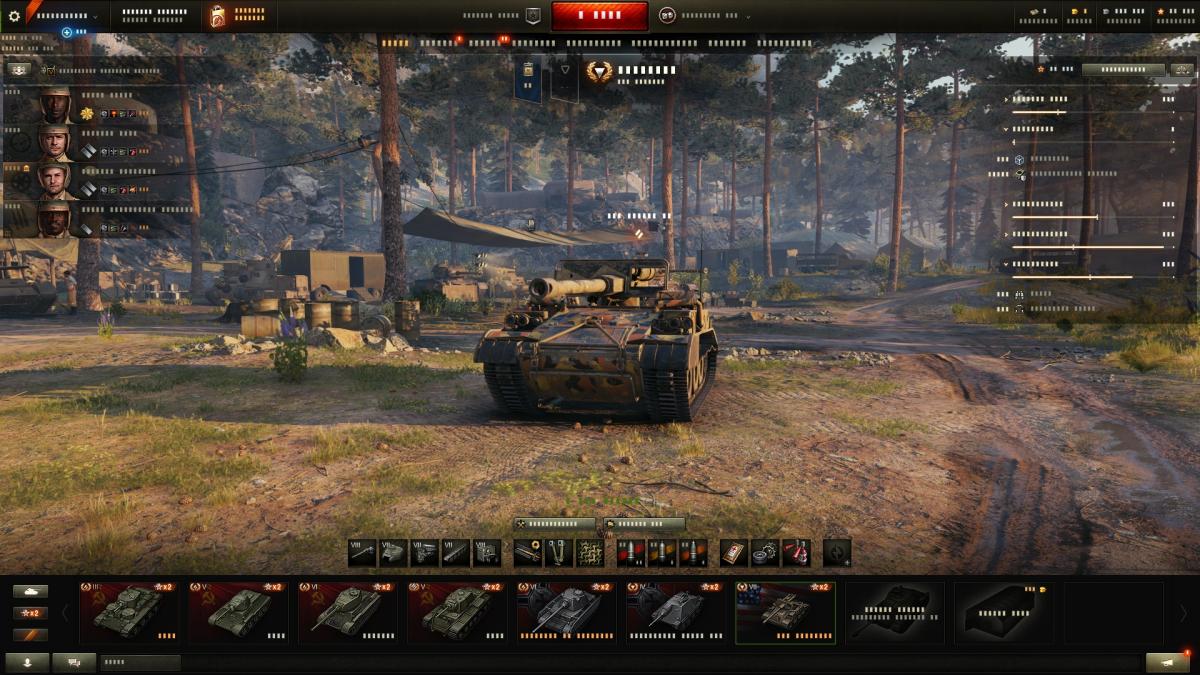The width and height of the screenshot is (1200, 675).
Task: Open the notification megaphone icon
Action: (x=1167, y=662)
